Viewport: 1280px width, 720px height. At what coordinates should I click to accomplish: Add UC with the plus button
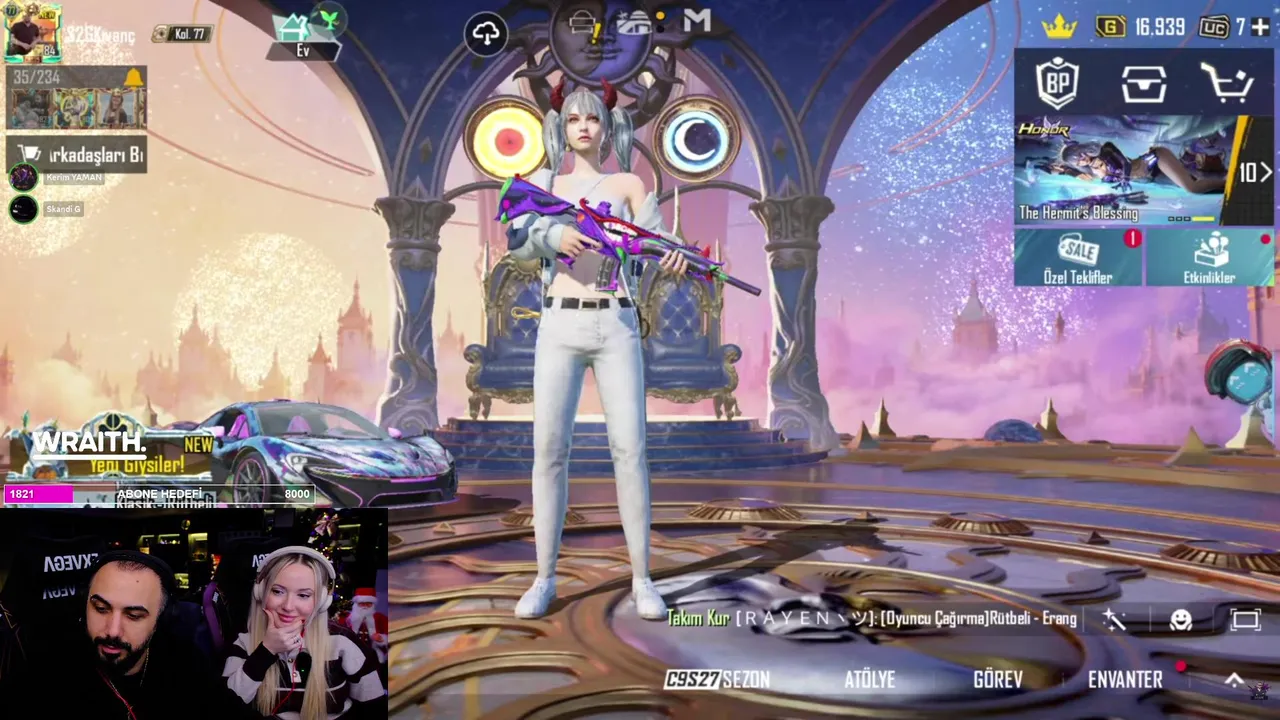pyautogui.click(x=1261, y=27)
